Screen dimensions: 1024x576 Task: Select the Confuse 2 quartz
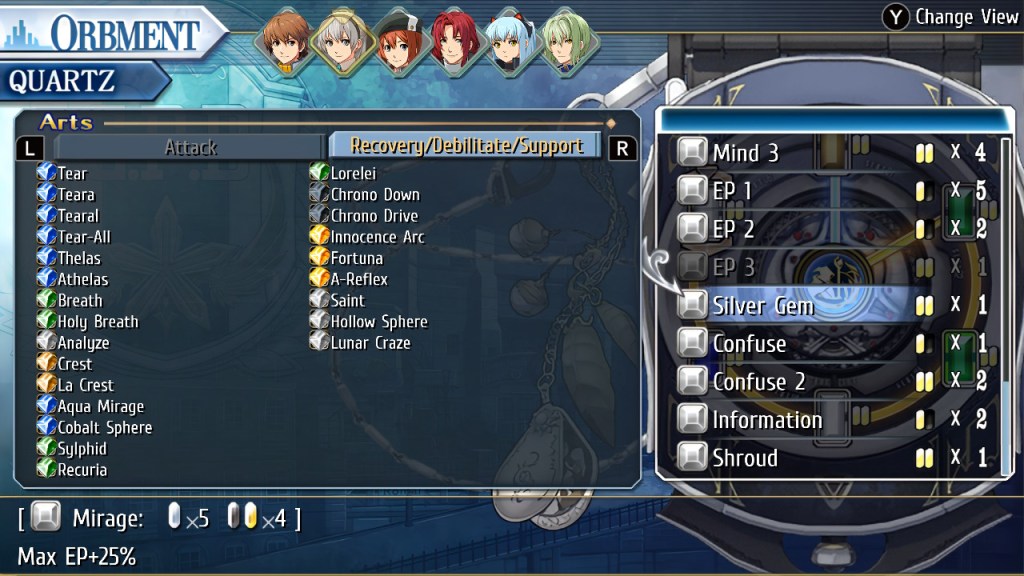point(758,381)
